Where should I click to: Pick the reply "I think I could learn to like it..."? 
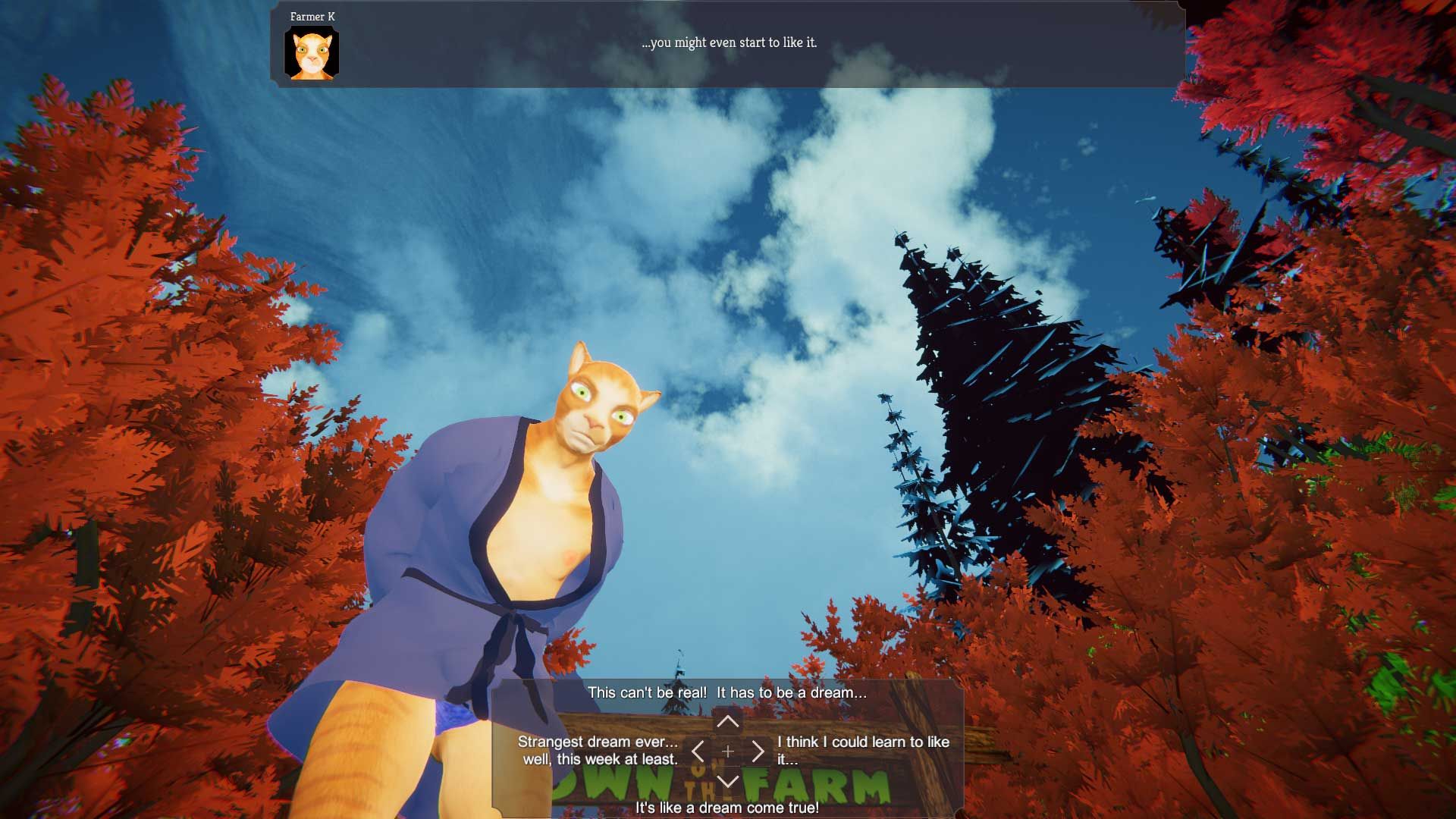862,751
